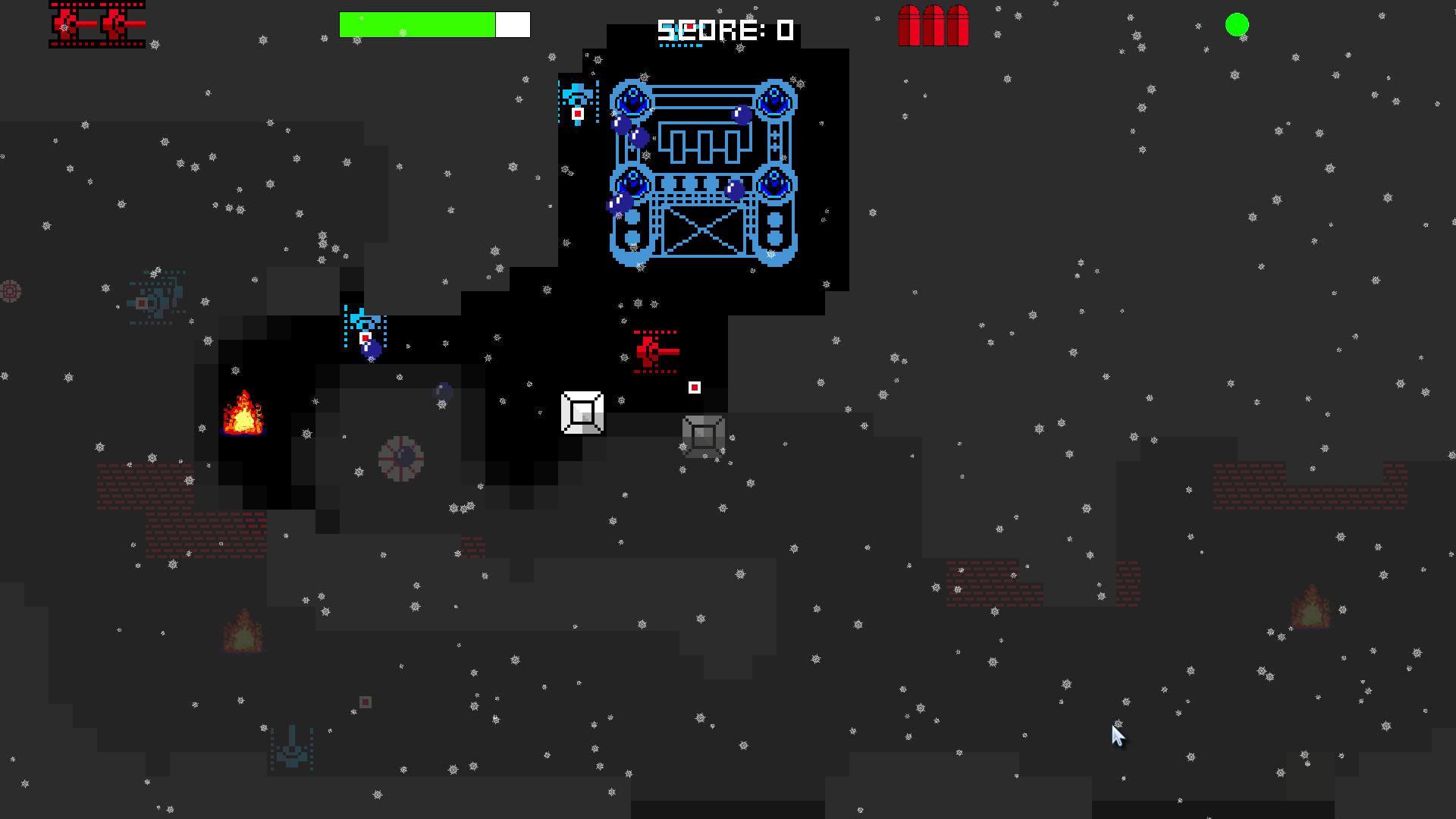Click the X-pattern panel on the fortress
This screenshot has height=819, width=1456.
tap(702, 231)
